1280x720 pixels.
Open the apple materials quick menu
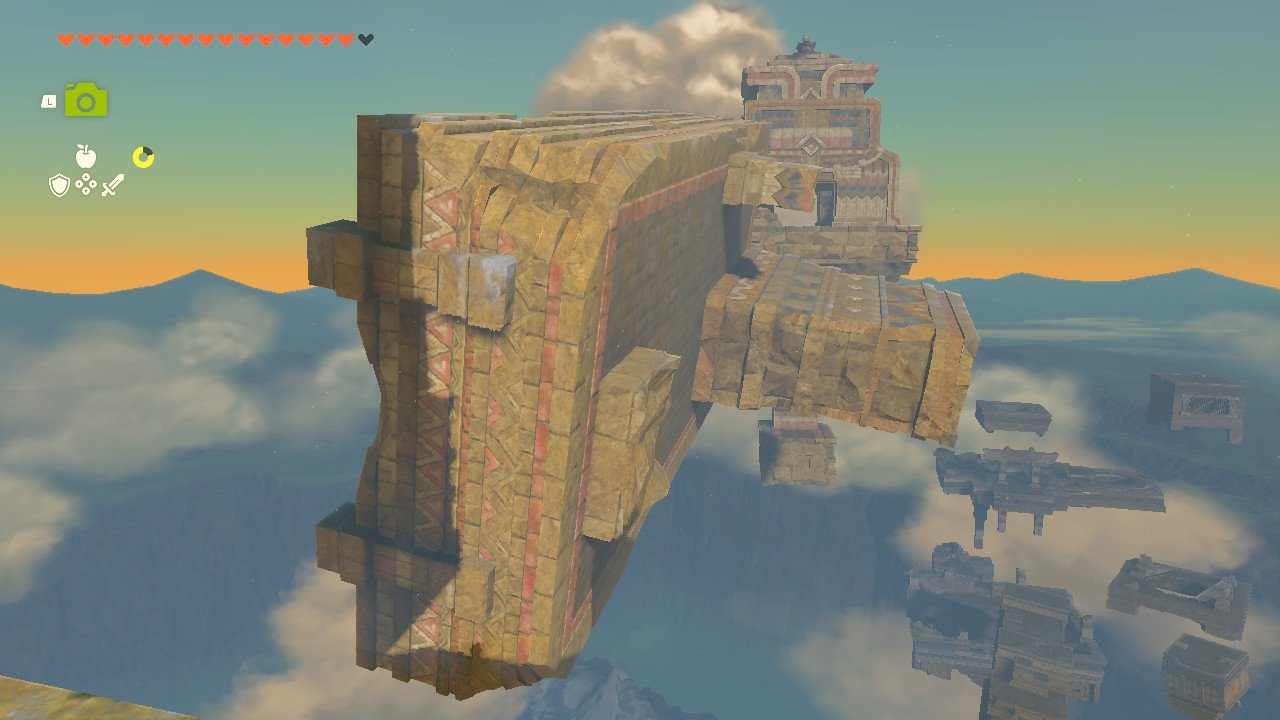85,156
